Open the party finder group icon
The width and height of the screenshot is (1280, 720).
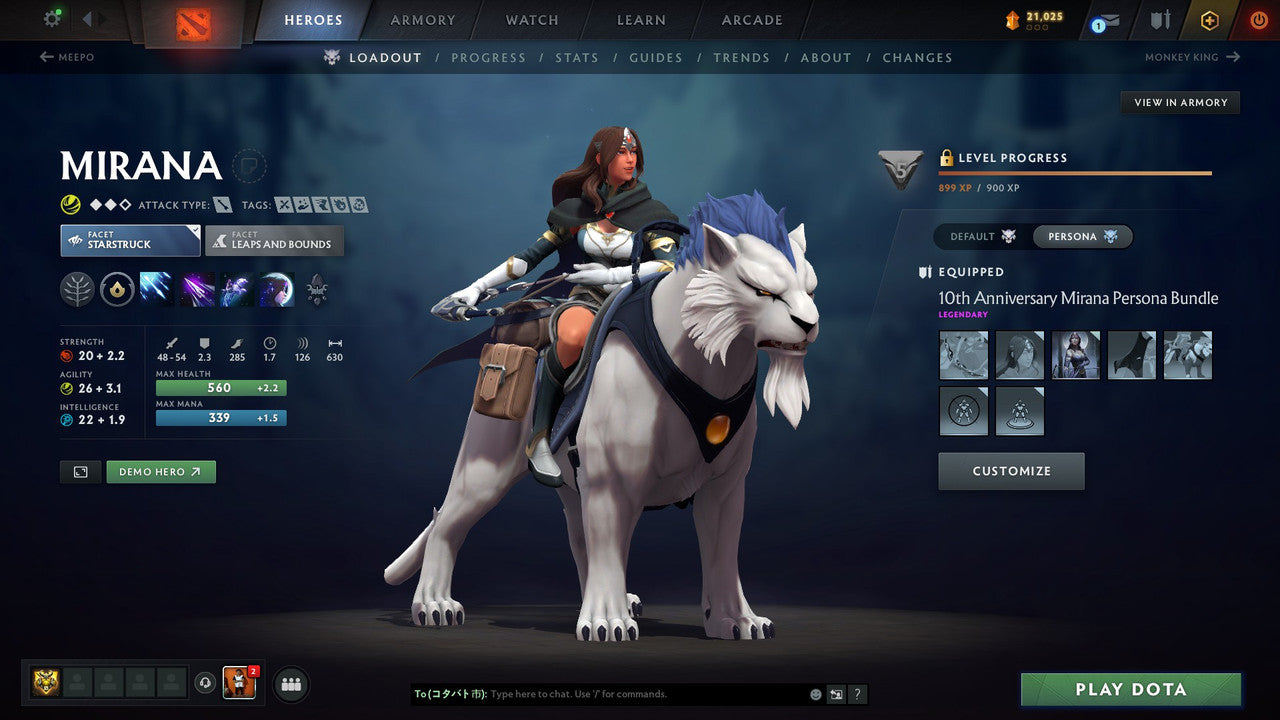click(x=290, y=684)
